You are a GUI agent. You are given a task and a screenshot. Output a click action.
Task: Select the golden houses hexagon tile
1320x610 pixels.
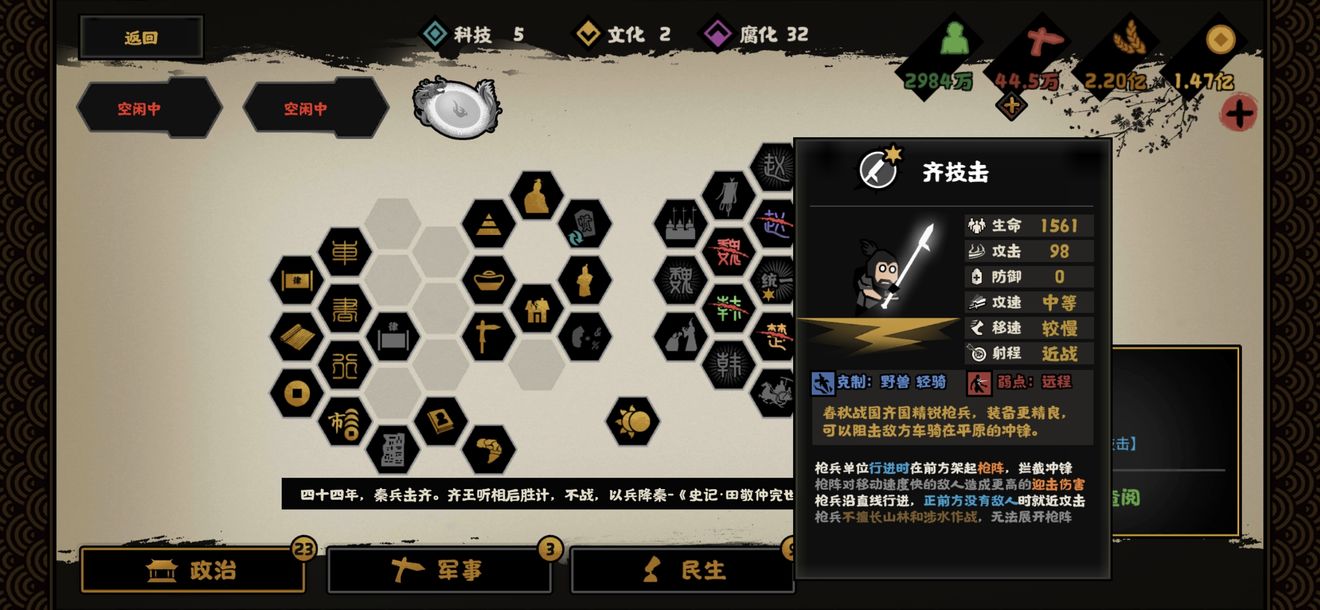537,309
